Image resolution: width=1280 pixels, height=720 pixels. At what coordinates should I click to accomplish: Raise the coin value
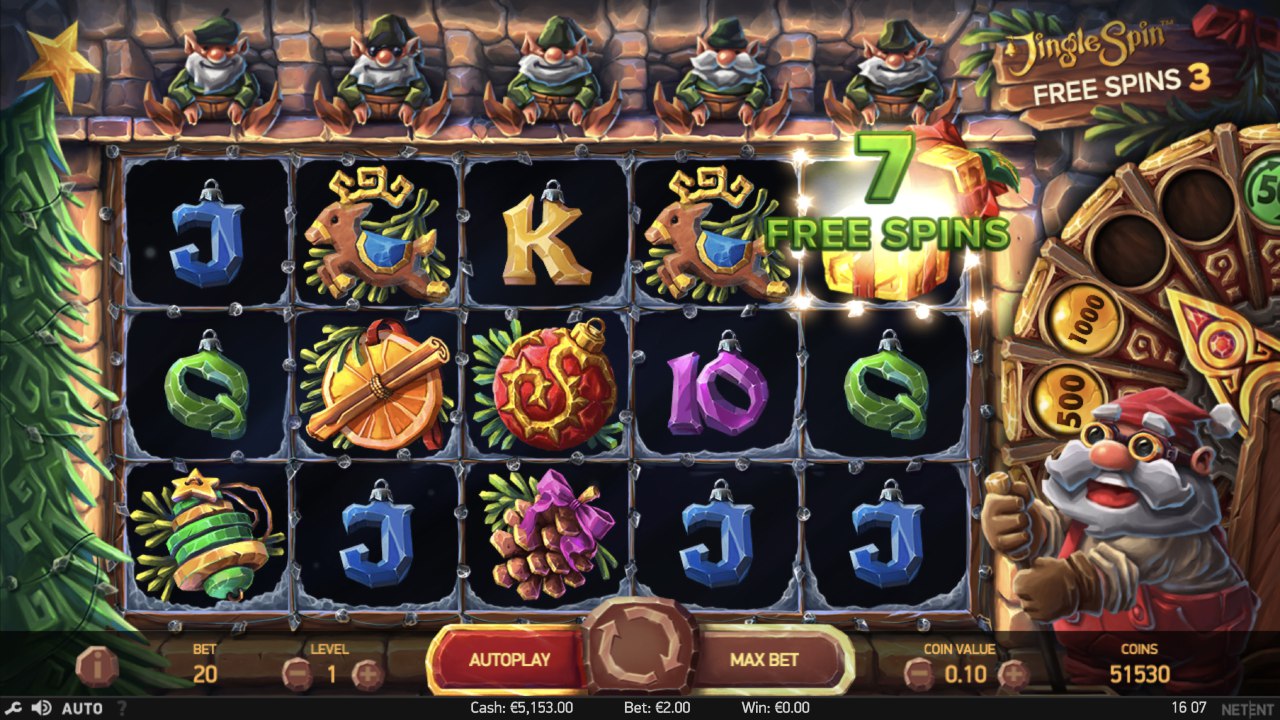click(1012, 675)
